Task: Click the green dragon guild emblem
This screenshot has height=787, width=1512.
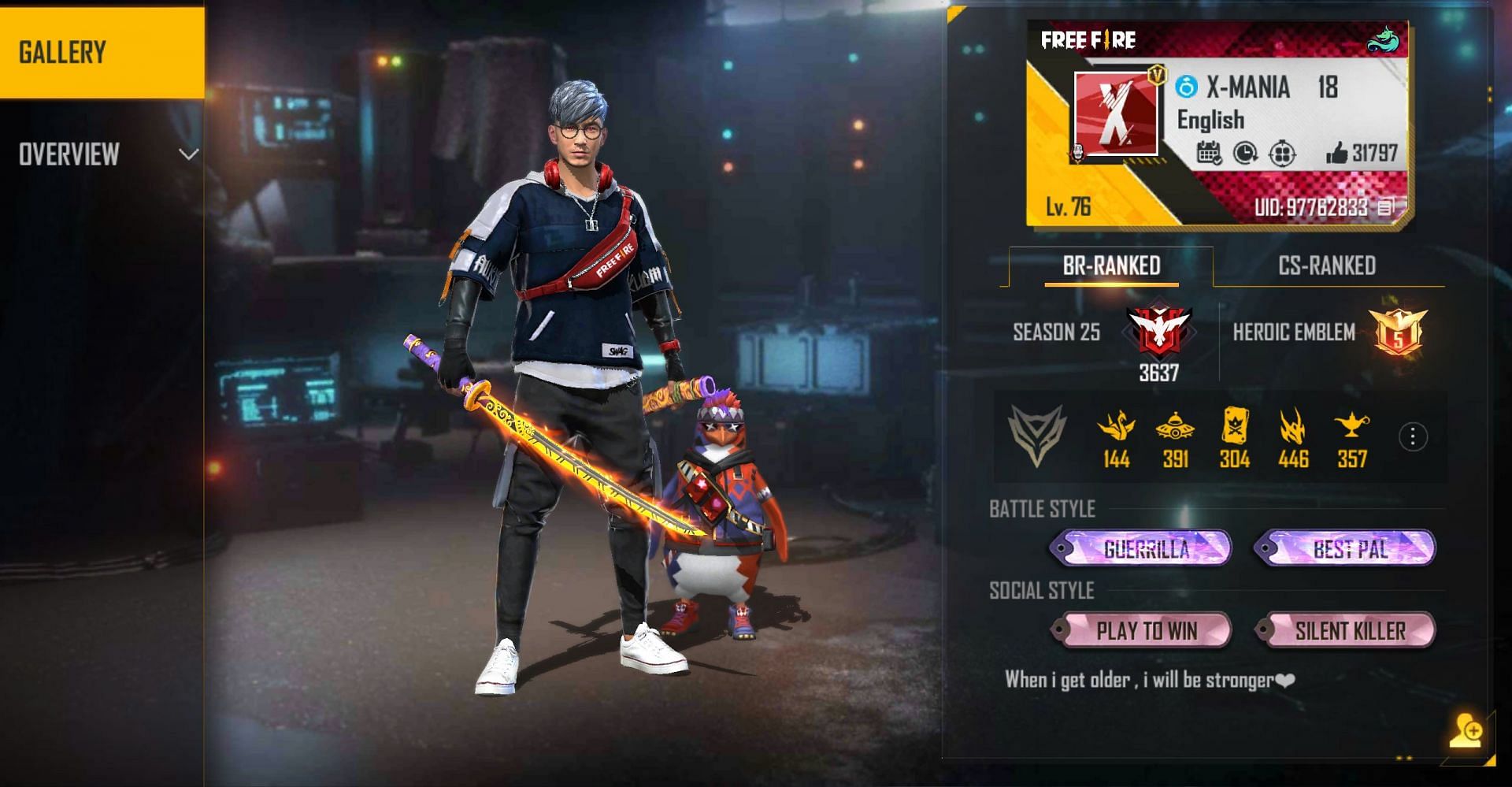Action: point(1382,39)
